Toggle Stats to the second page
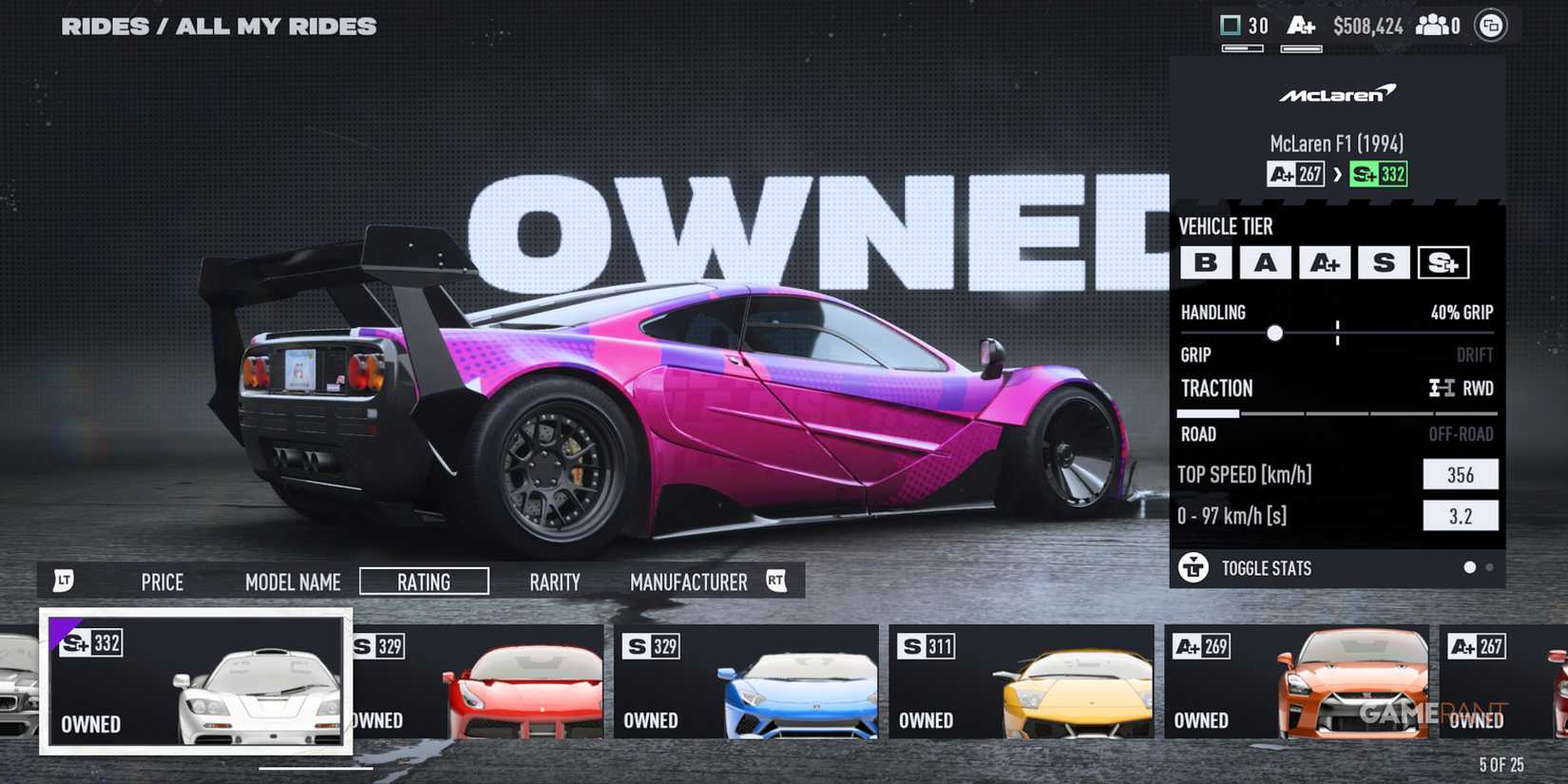1568x784 pixels. pyautogui.click(x=1488, y=567)
